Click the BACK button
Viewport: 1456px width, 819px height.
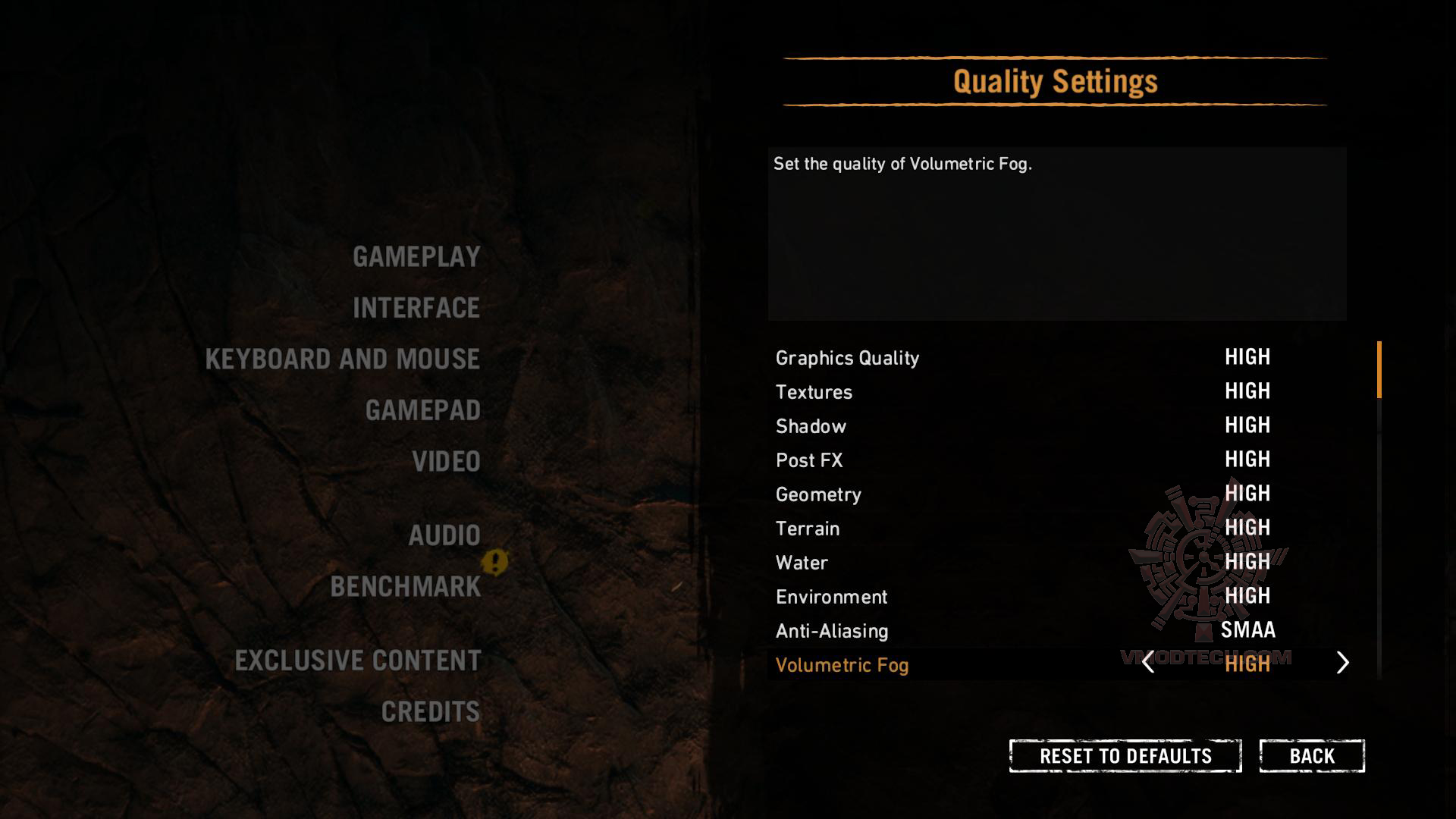click(1311, 755)
